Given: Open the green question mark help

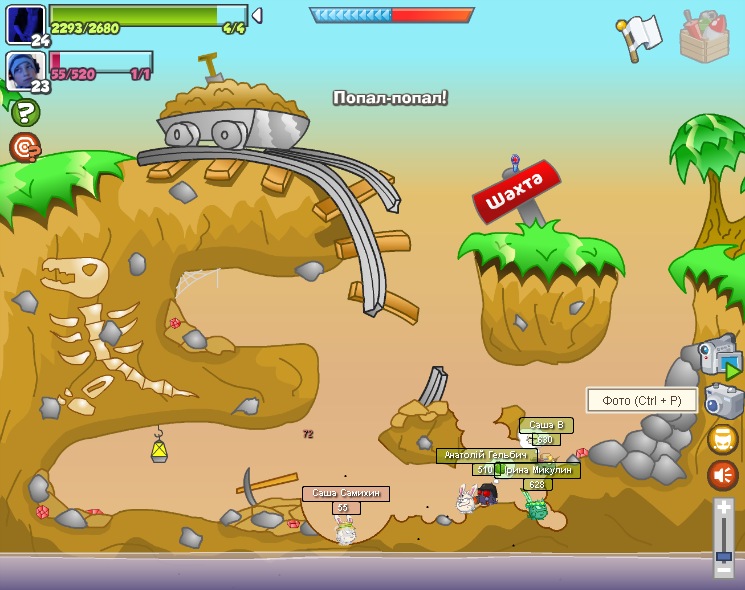Looking at the screenshot, I should tap(25, 112).
